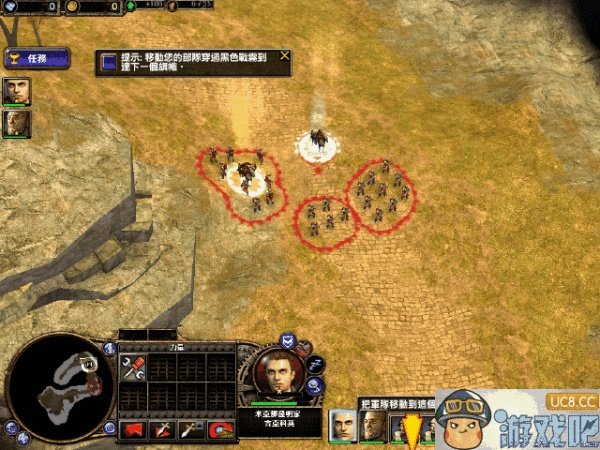Click the magnifying glass find-unit button
600x450 pixels.
315,385
